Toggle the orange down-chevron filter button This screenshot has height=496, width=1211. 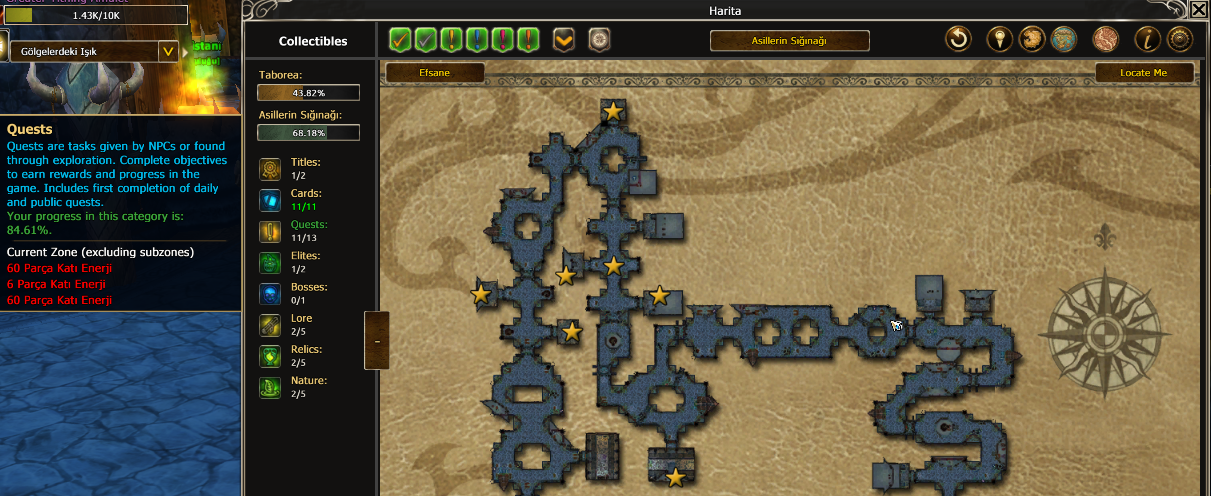pos(564,40)
